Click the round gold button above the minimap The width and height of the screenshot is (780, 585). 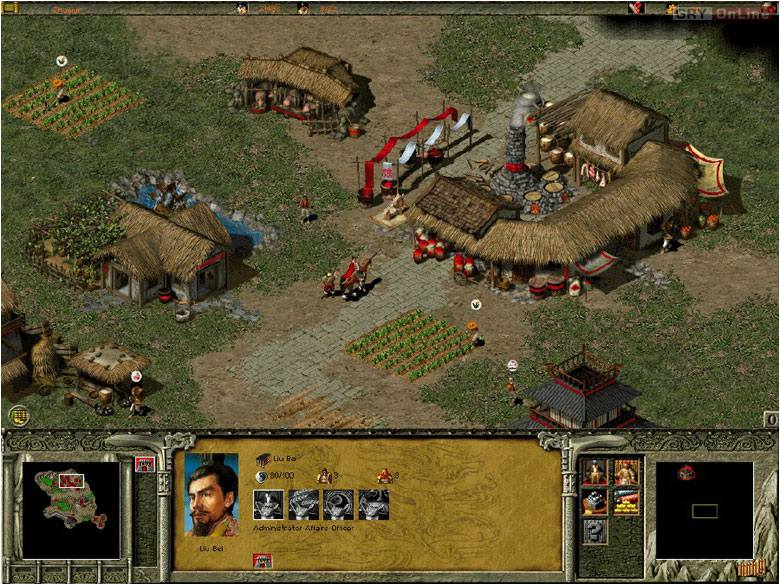[17, 413]
